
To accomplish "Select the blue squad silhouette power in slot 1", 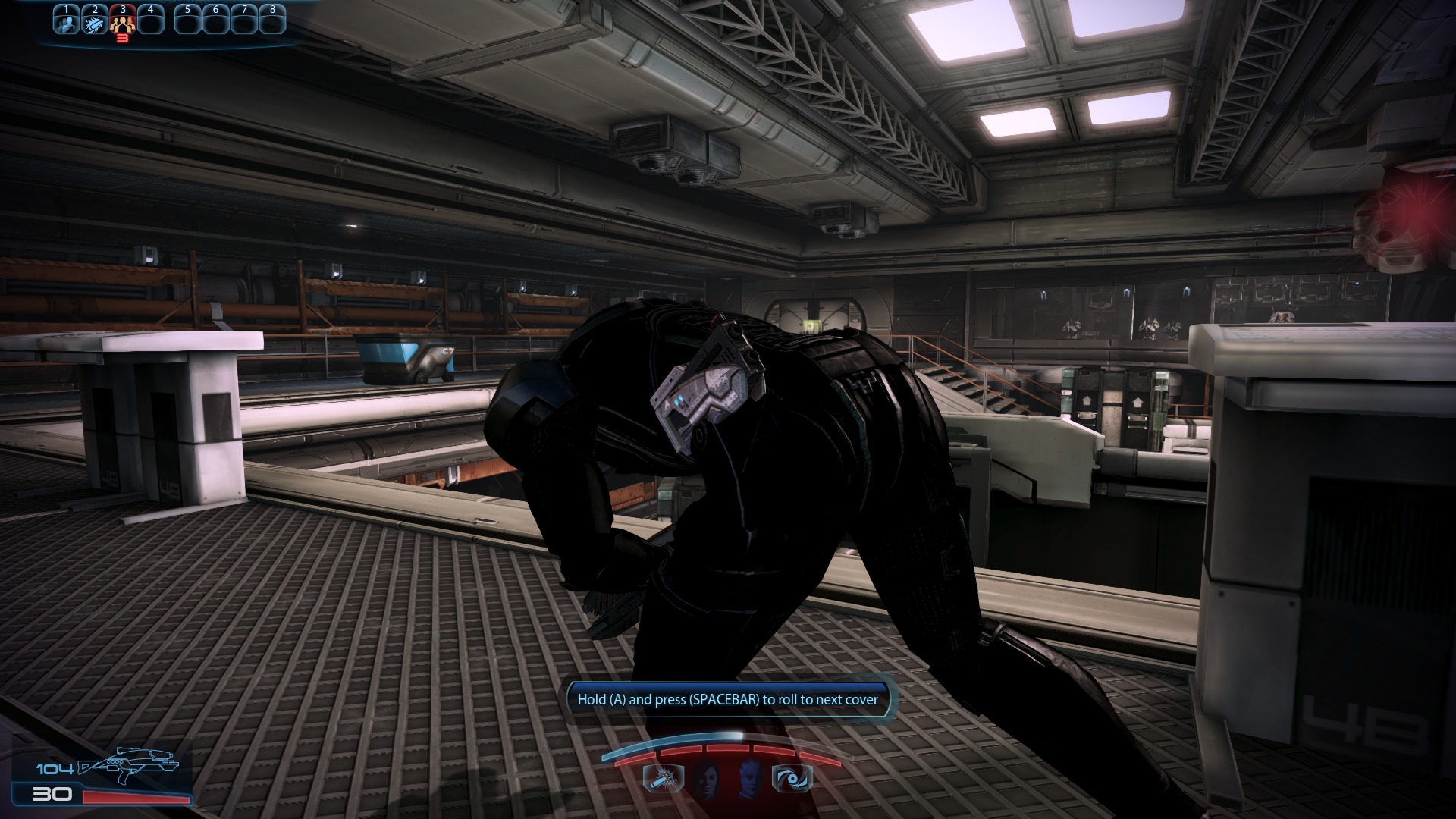I will pyautogui.click(x=67, y=22).
